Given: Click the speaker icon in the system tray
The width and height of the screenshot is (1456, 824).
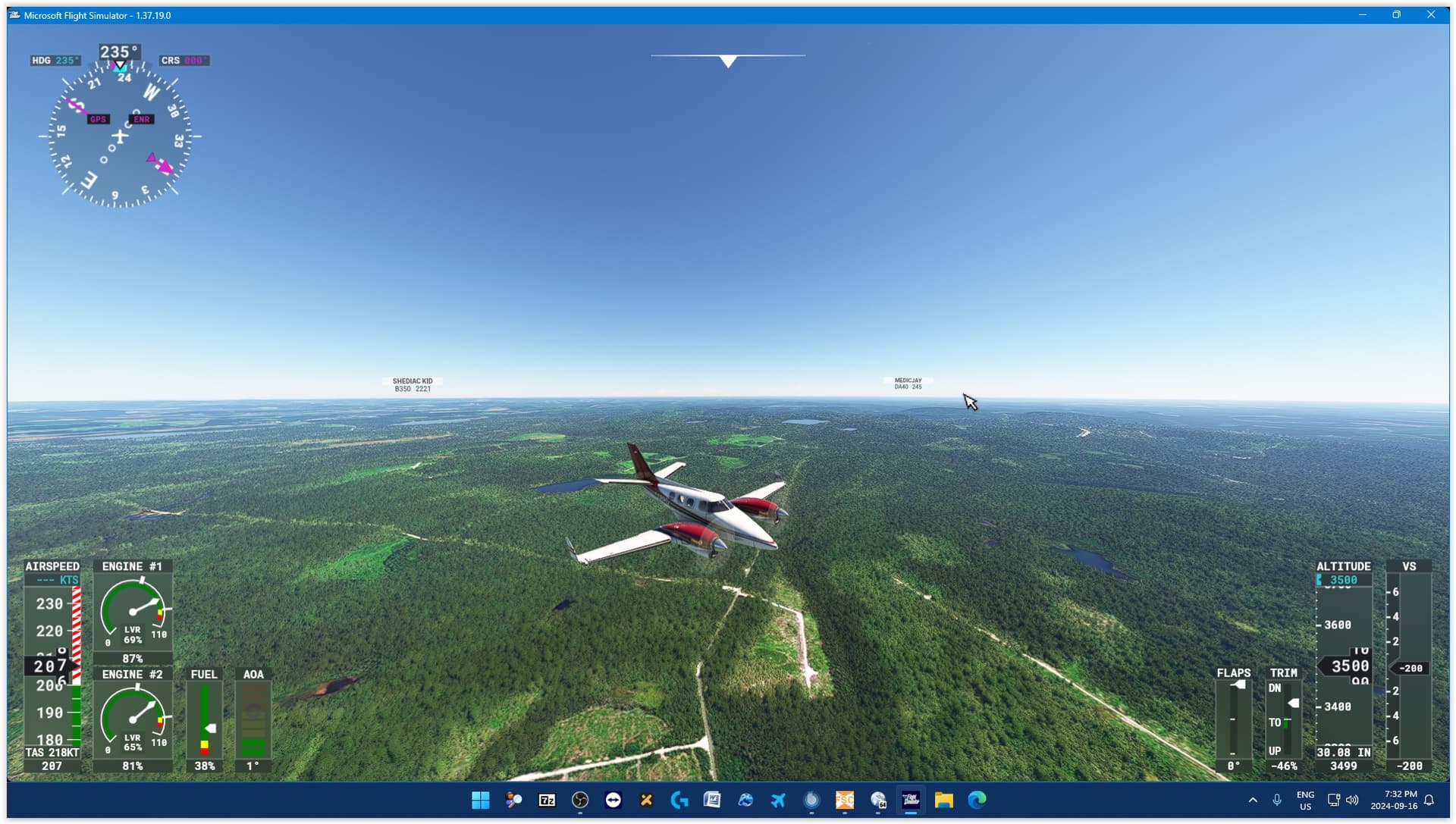Looking at the screenshot, I should (1353, 801).
